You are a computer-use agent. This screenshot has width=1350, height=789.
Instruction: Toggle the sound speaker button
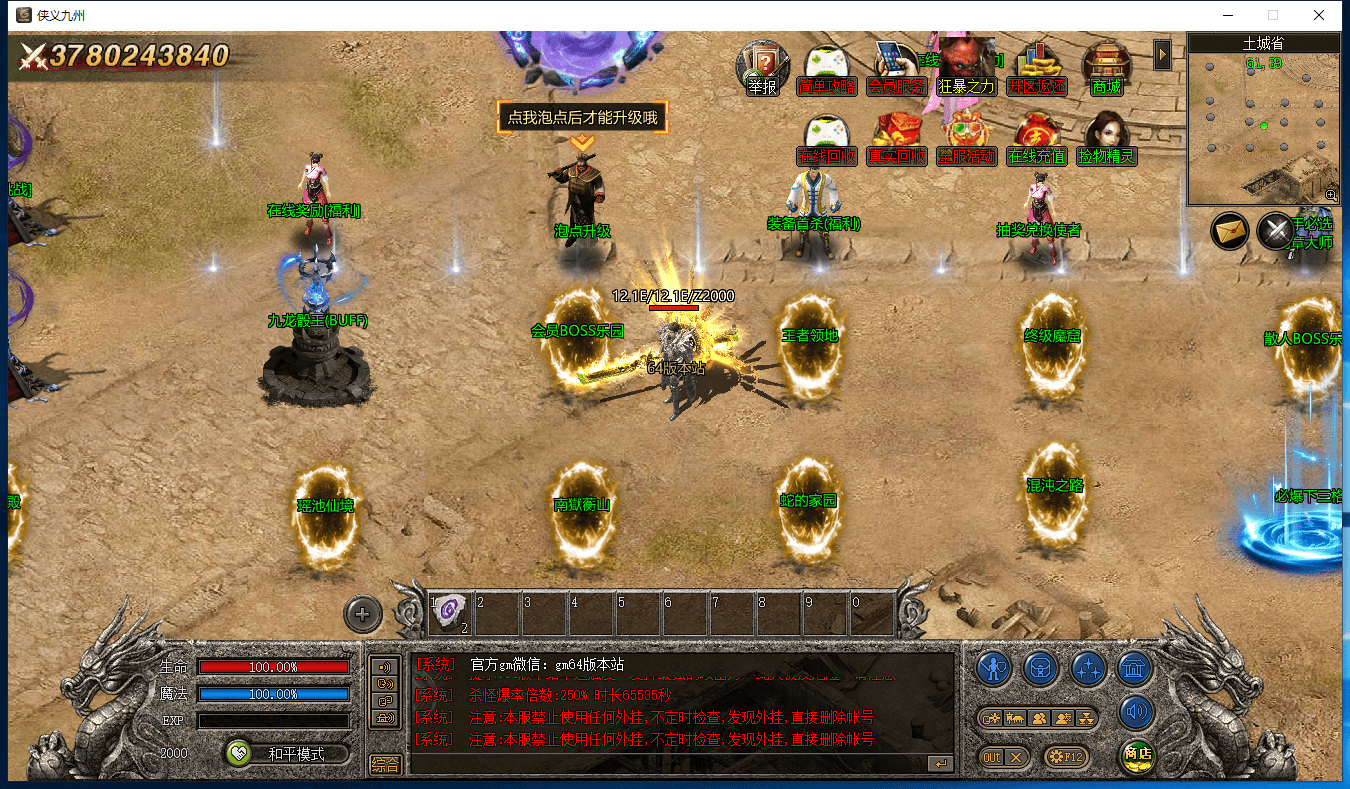[1136, 712]
